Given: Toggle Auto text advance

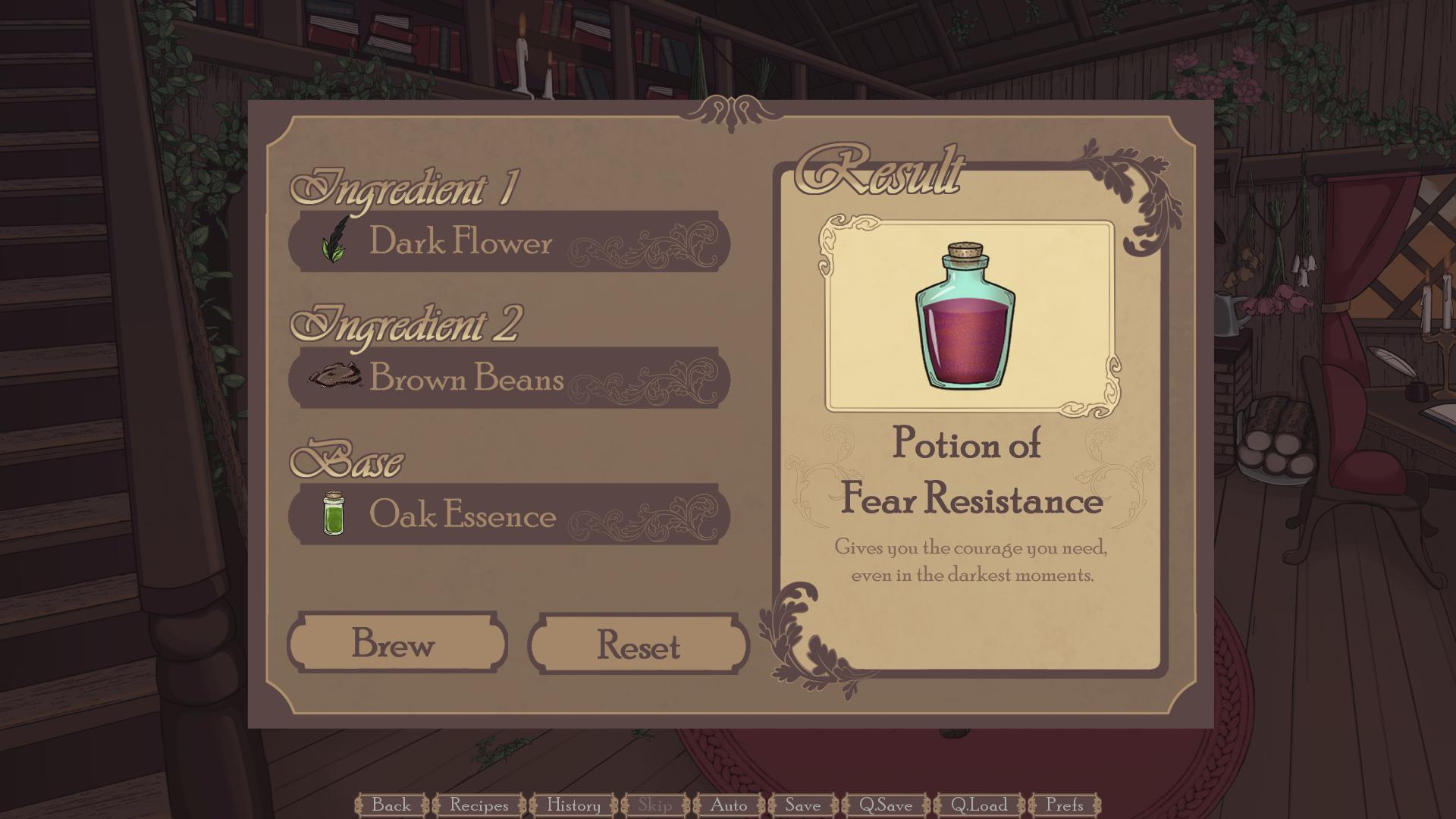Looking at the screenshot, I should tap(729, 806).
